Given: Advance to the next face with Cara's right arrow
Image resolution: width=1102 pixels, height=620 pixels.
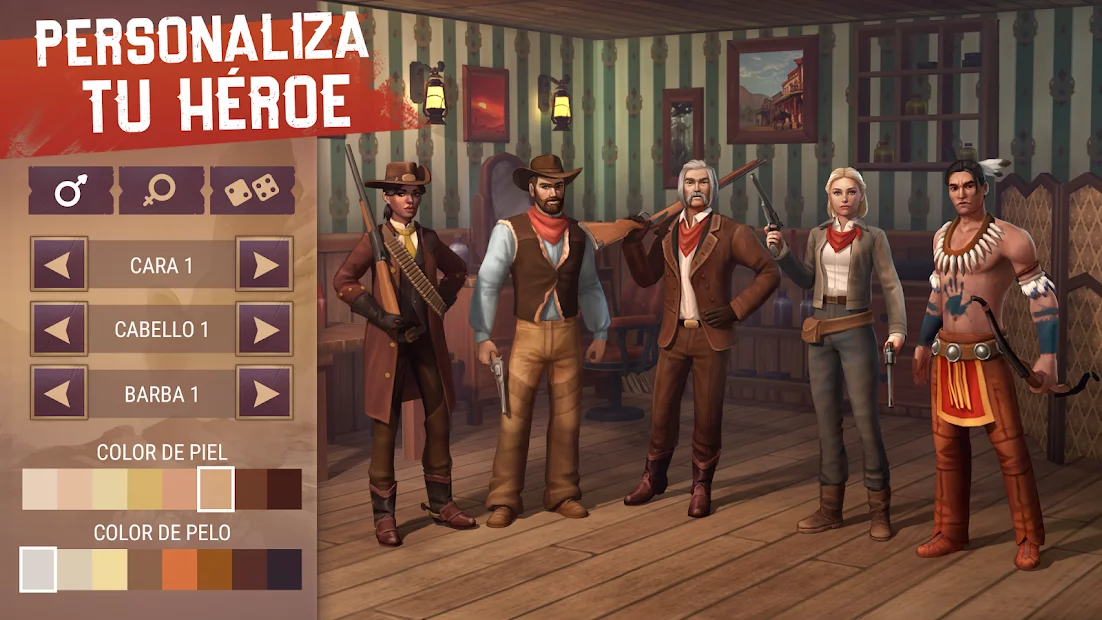Looking at the screenshot, I should pyautogui.click(x=265, y=265).
